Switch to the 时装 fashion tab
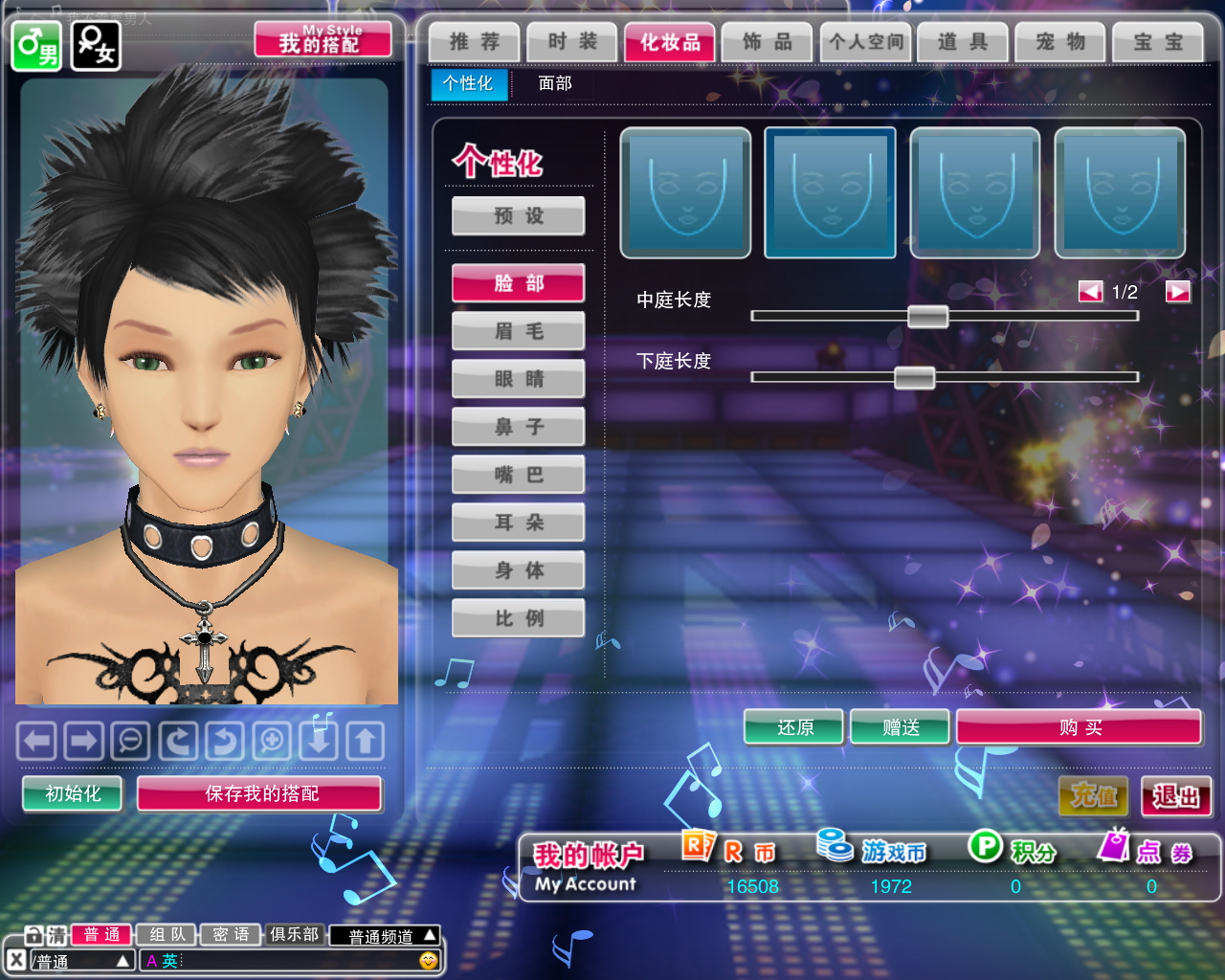1225x980 pixels. click(x=572, y=42)
